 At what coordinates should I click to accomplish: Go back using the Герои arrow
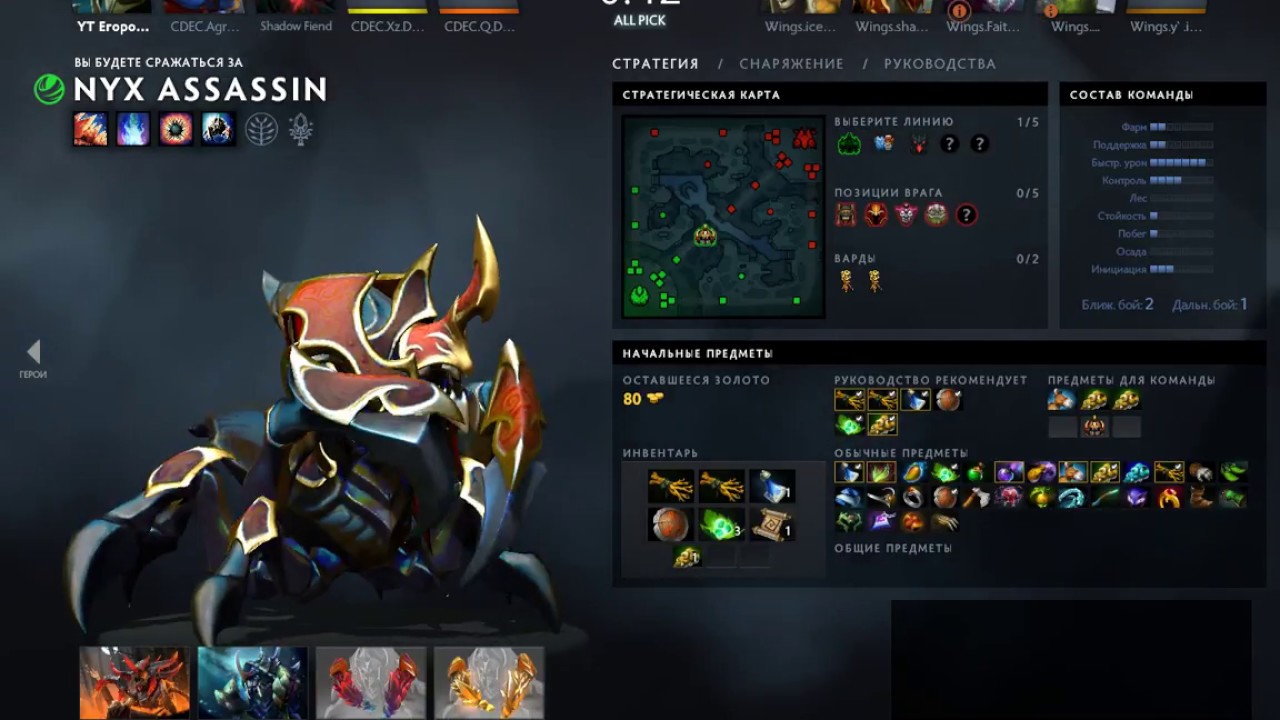point(33,352)
